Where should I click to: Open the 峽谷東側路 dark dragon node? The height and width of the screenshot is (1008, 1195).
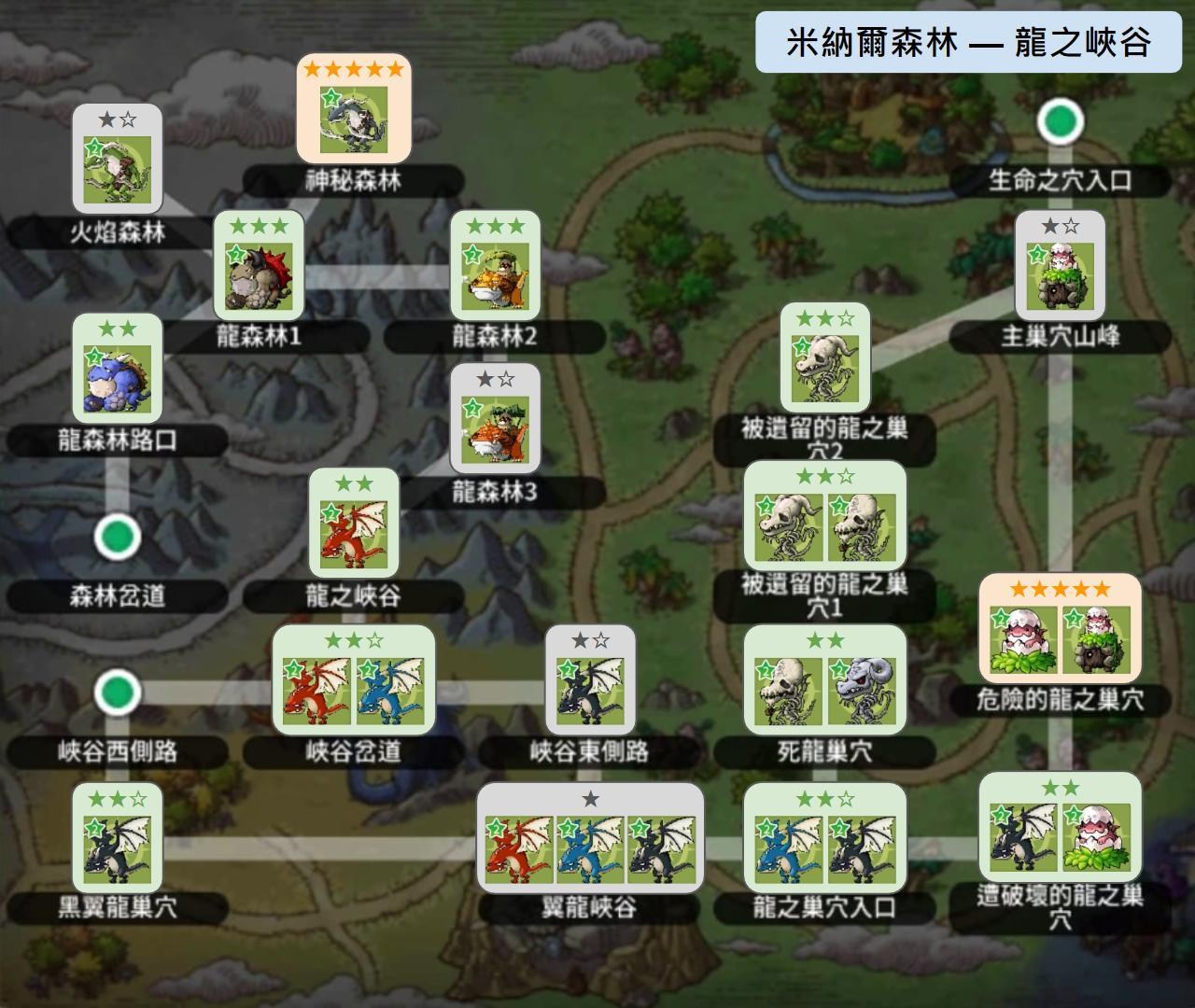590,682
